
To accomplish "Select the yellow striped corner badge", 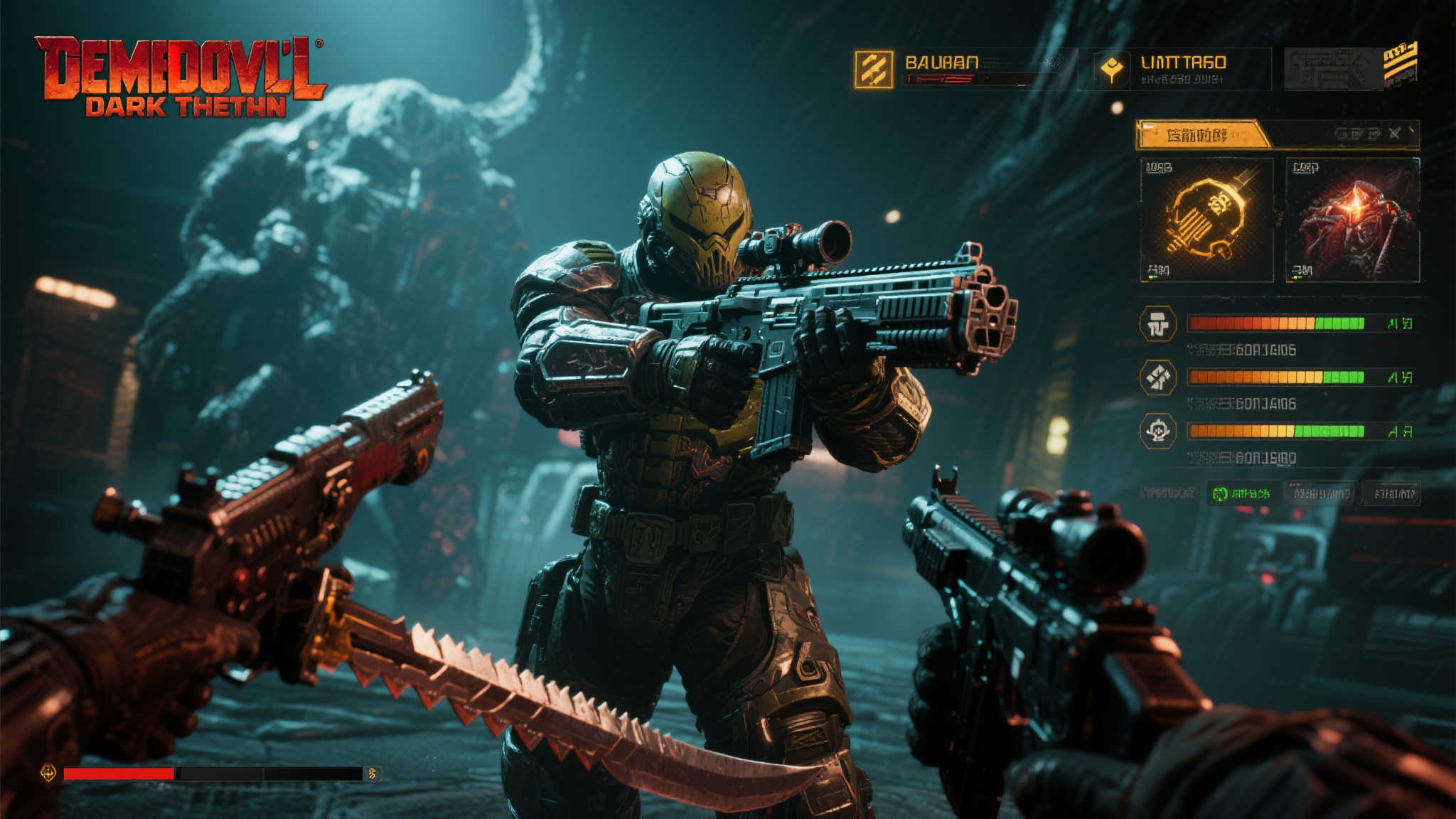I will coord(1400,61).
